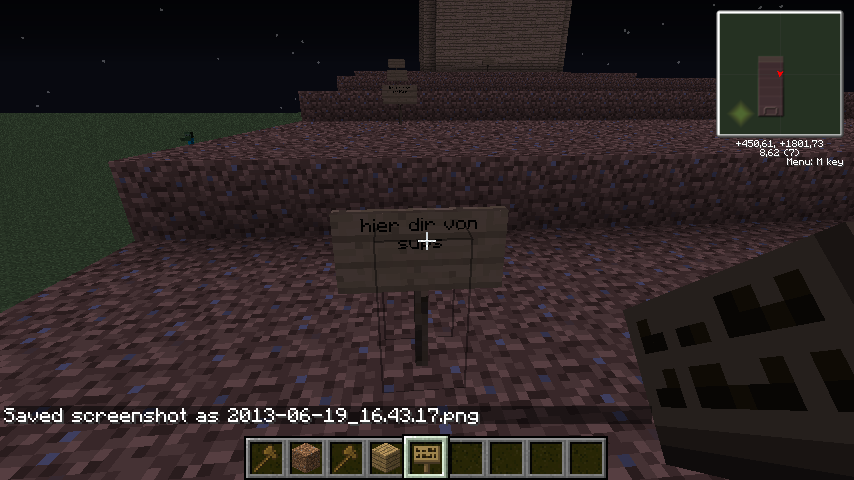Select the wooden planks hotbar slot

pos(385,458)
